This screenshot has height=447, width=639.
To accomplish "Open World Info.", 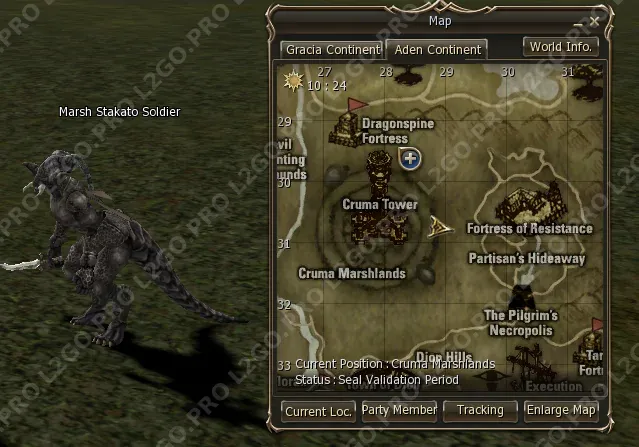I will (561, 47).
